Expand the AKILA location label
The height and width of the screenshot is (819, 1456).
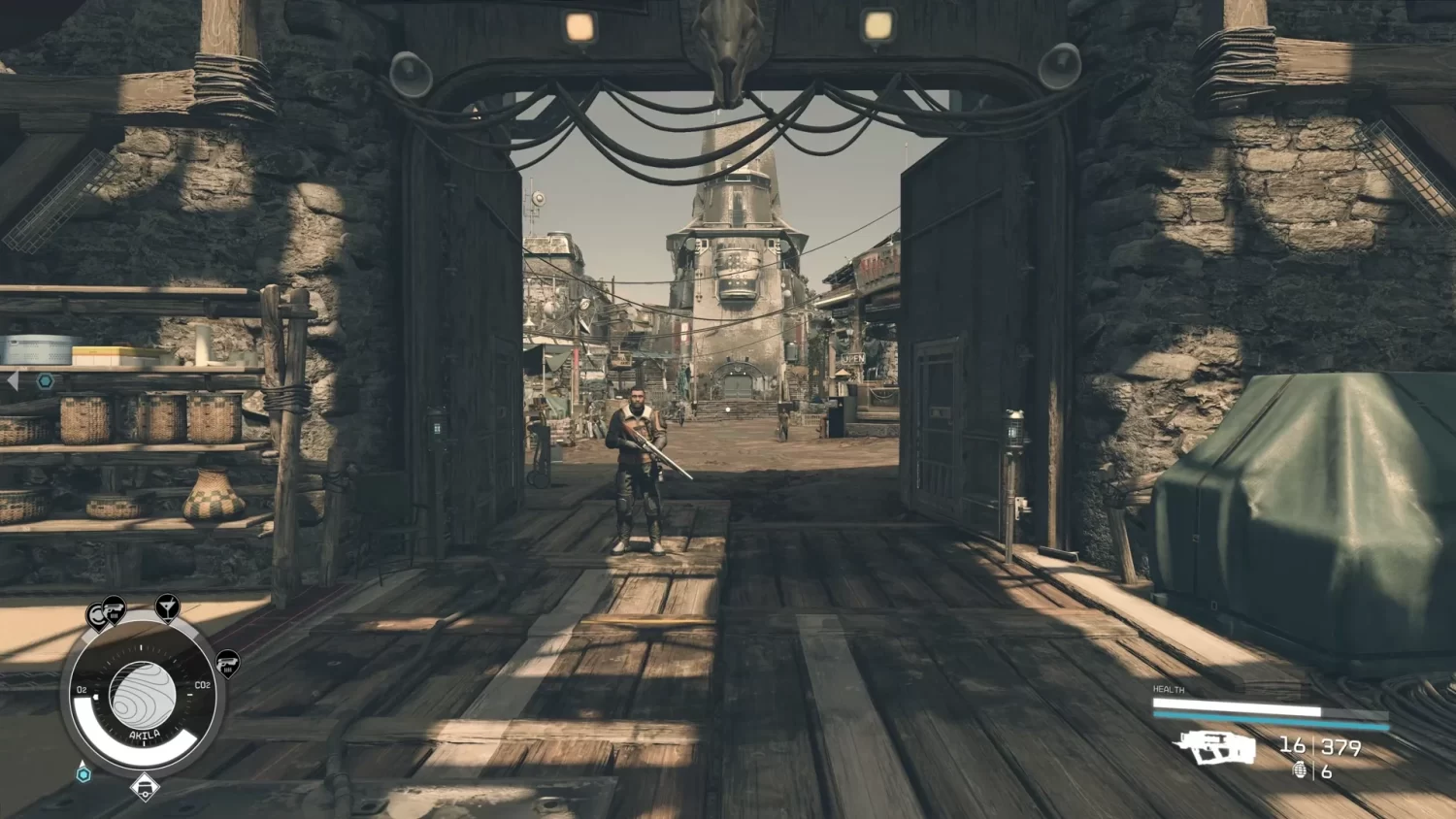144,735
